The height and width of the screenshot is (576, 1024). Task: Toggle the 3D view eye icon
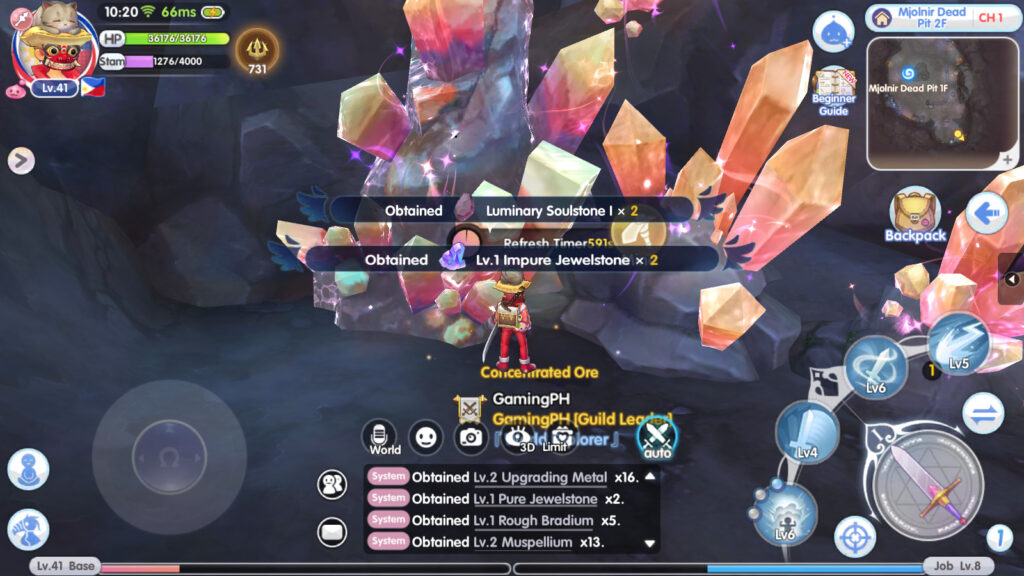coord(519,437)
